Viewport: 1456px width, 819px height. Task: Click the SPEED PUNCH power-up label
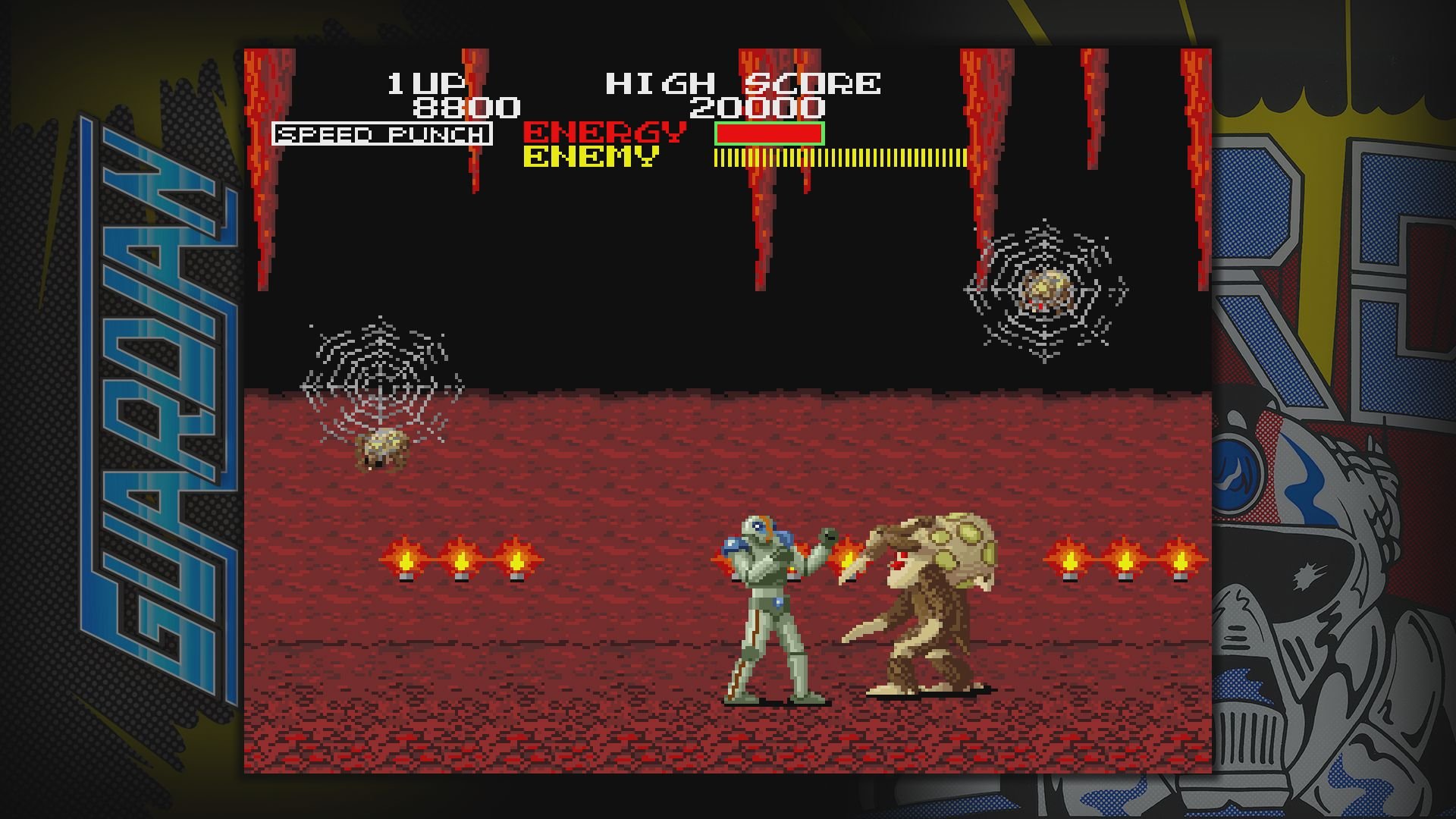click(381, 134)
